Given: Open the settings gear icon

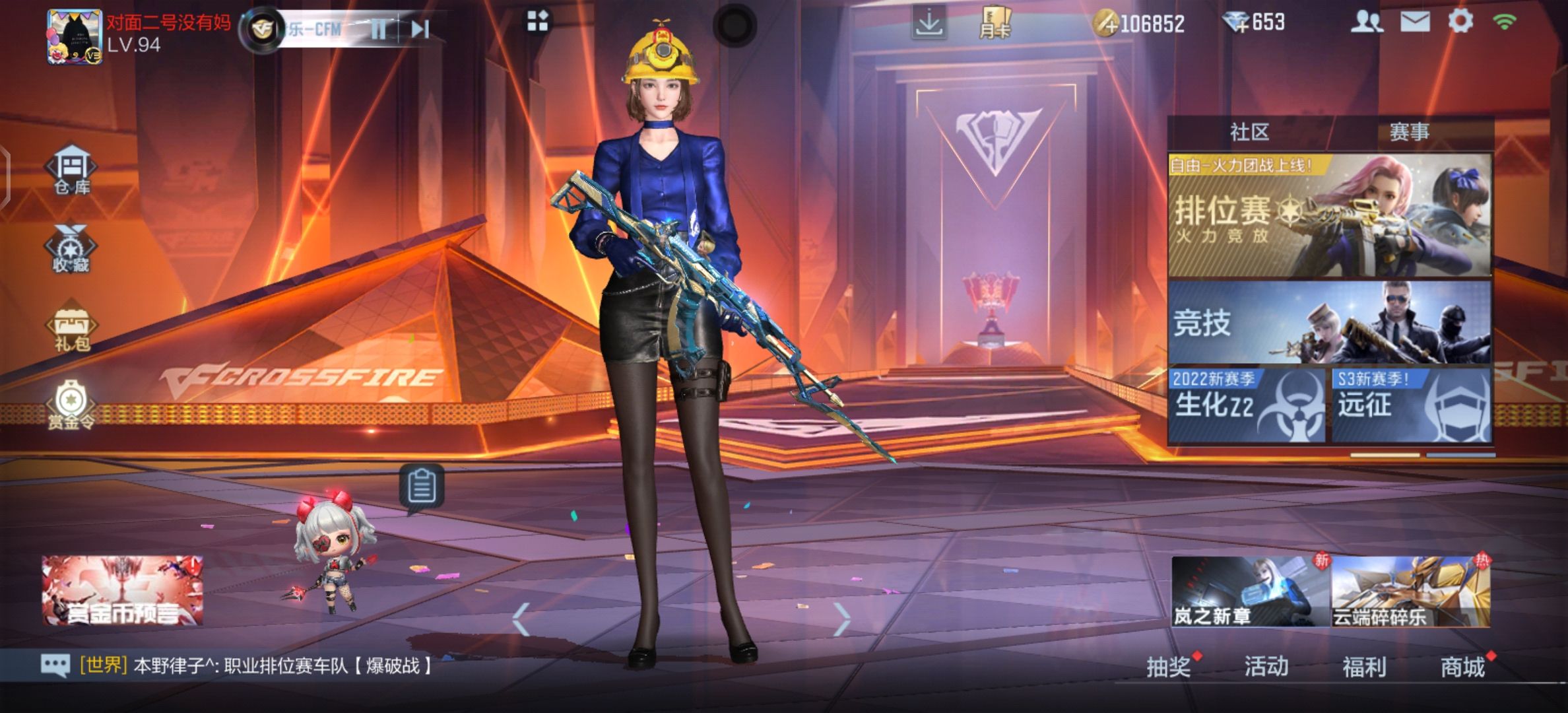Looking at the screenshot, I should click(x=1460, y=22).
